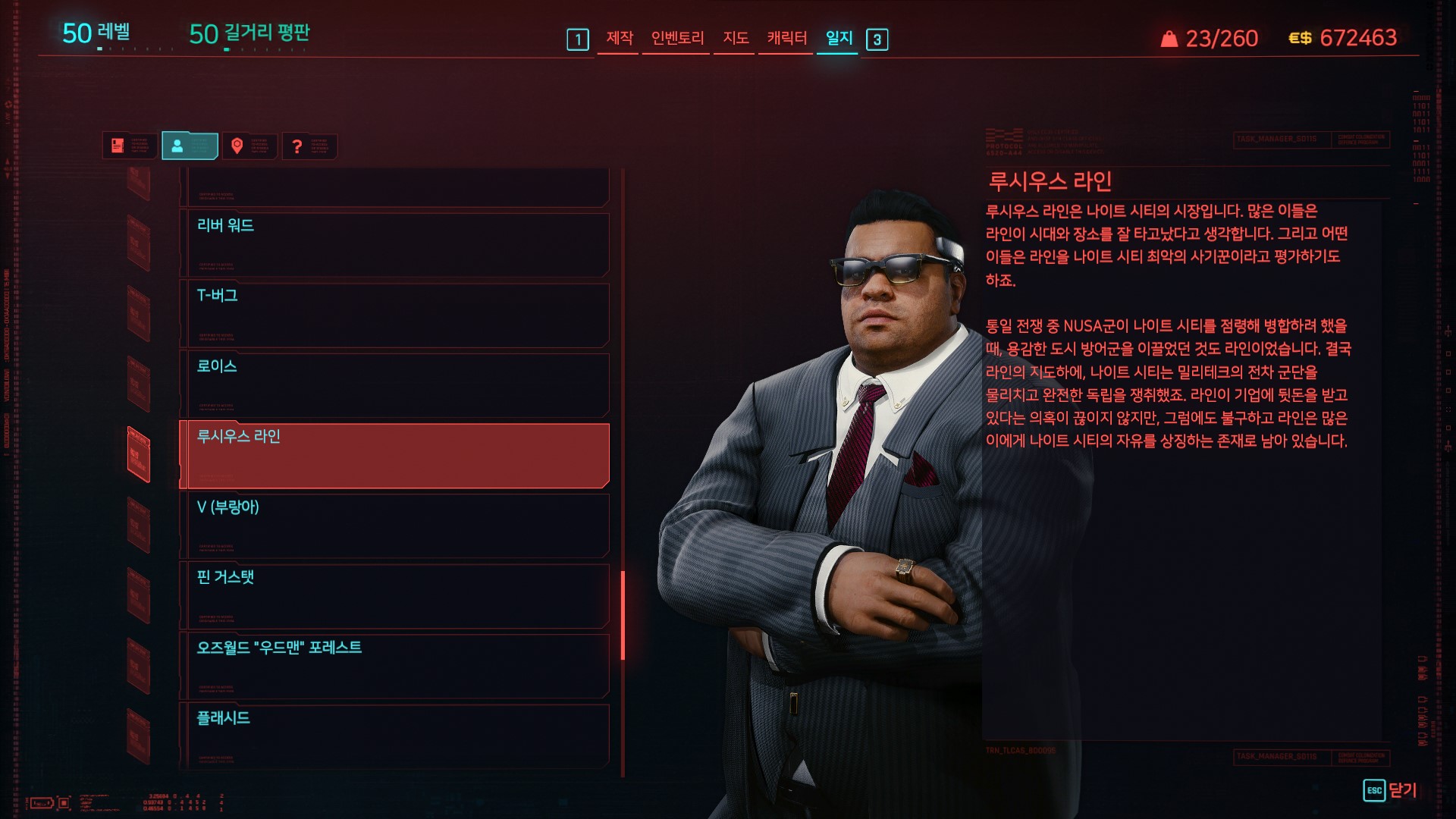View the 로이스 database entry

[394, 384]
